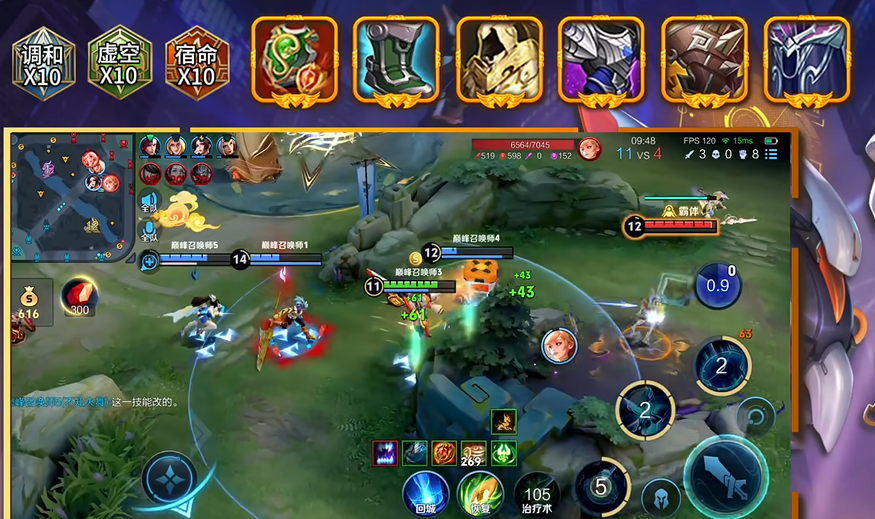Toggle the 全队 speaker voice button

[150, 204]
